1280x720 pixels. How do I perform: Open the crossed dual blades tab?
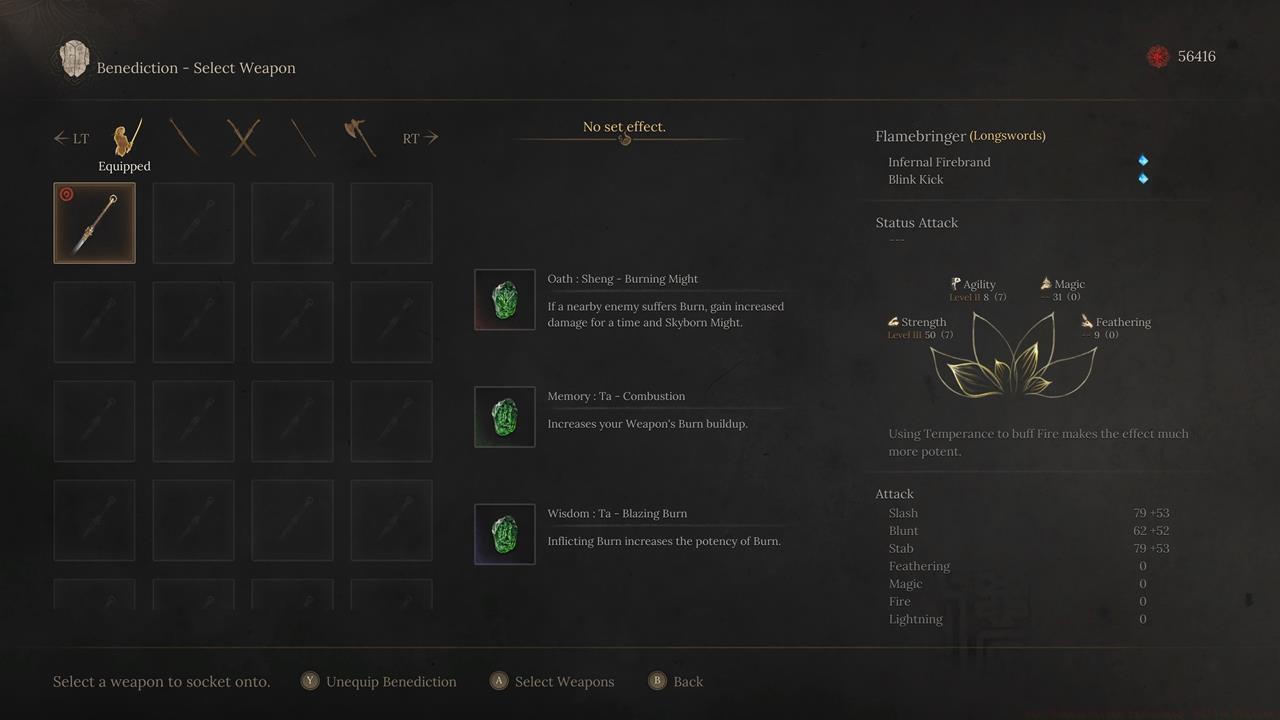(243, 138)
